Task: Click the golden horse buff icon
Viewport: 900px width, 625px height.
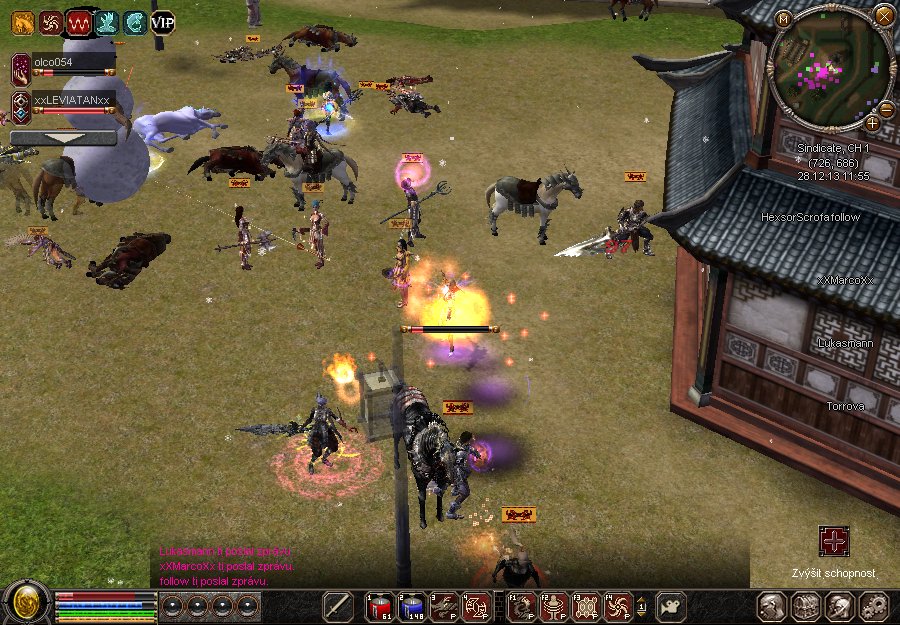Action: (x=22, y=21)
